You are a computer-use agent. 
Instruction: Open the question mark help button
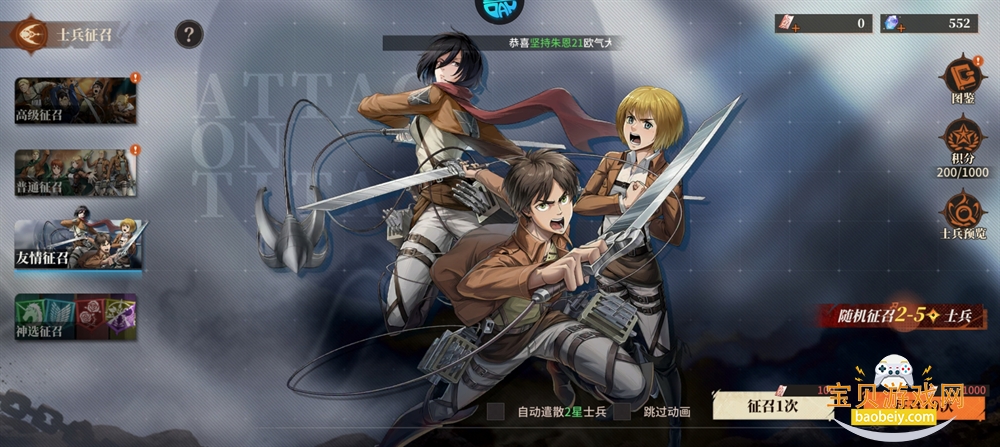(189, 35)
